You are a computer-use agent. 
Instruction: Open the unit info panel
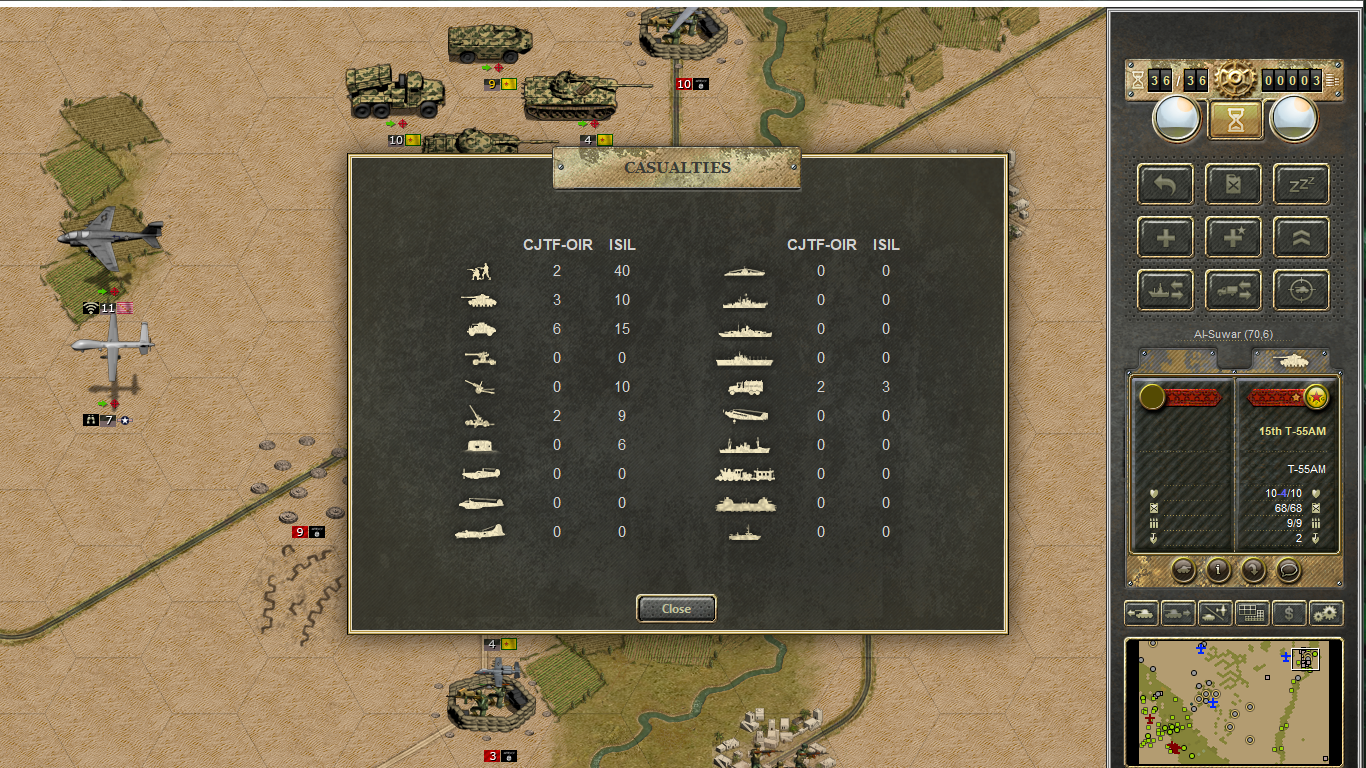(1218, 570)
